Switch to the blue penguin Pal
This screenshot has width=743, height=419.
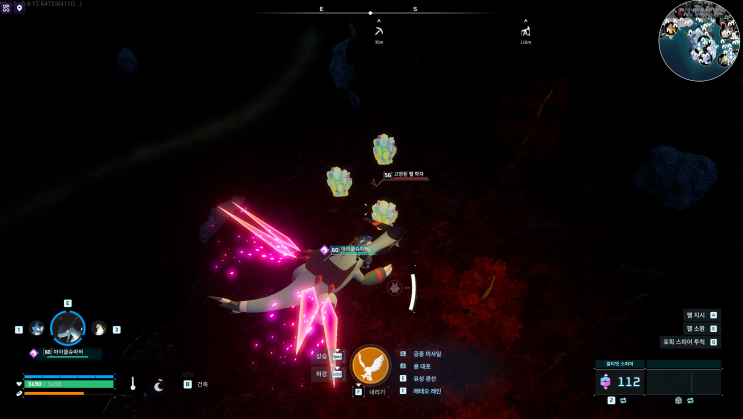(x=37, y=329)
